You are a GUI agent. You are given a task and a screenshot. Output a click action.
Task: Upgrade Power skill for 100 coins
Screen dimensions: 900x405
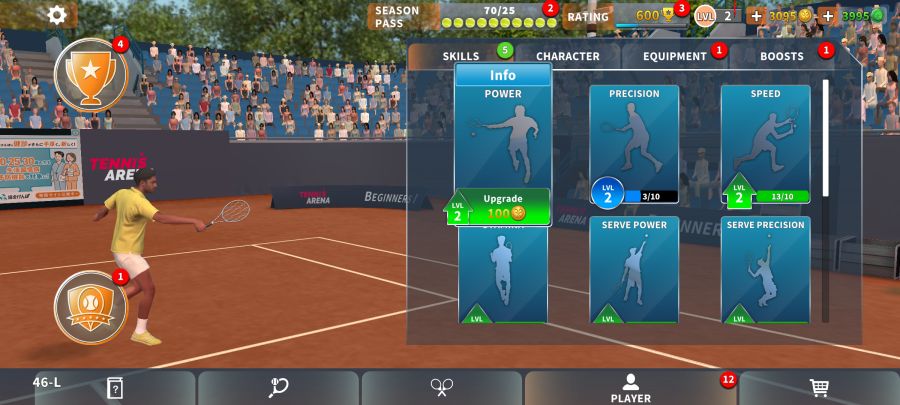(505, 207)
